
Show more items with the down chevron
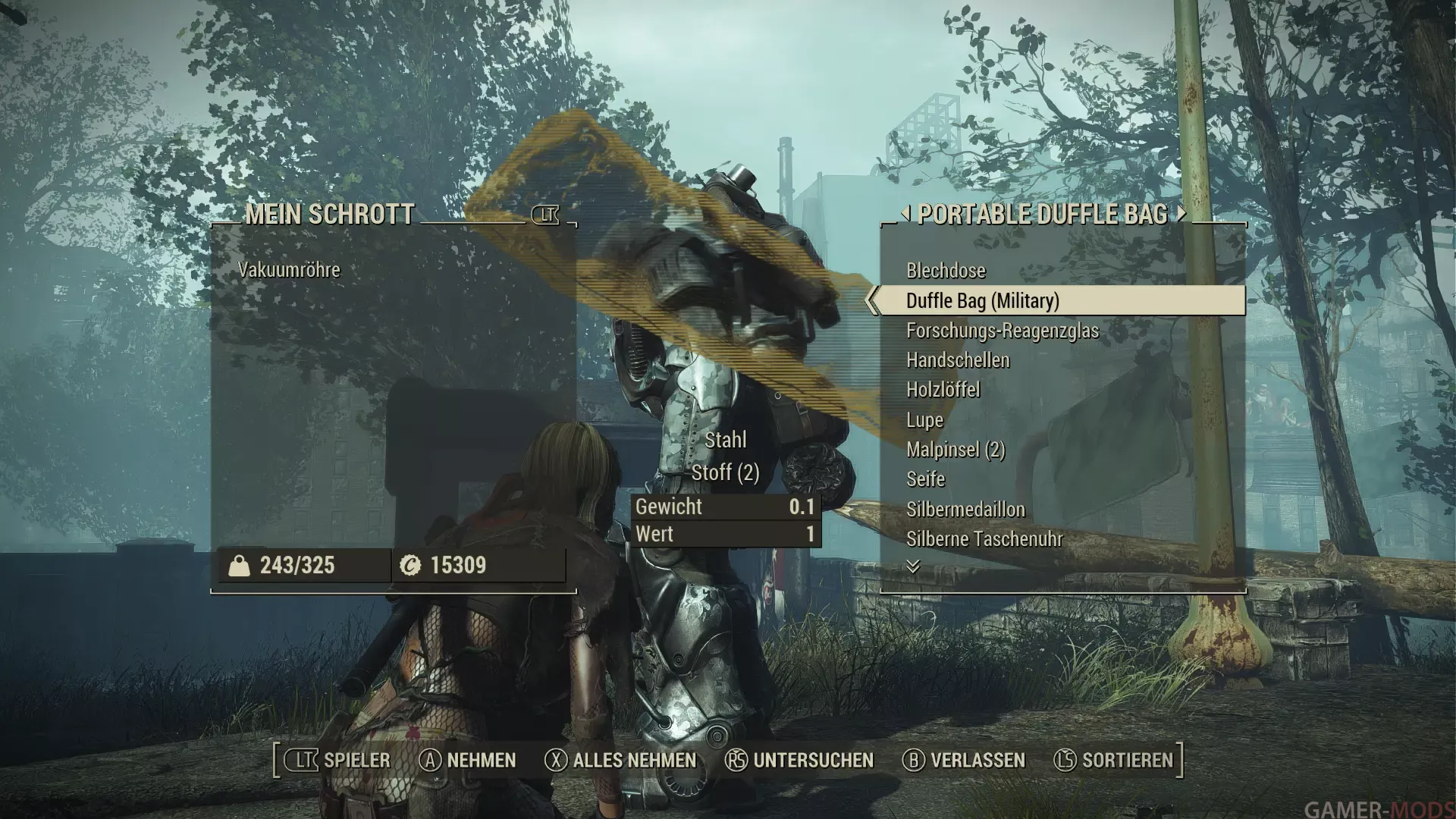pos(913,566)
